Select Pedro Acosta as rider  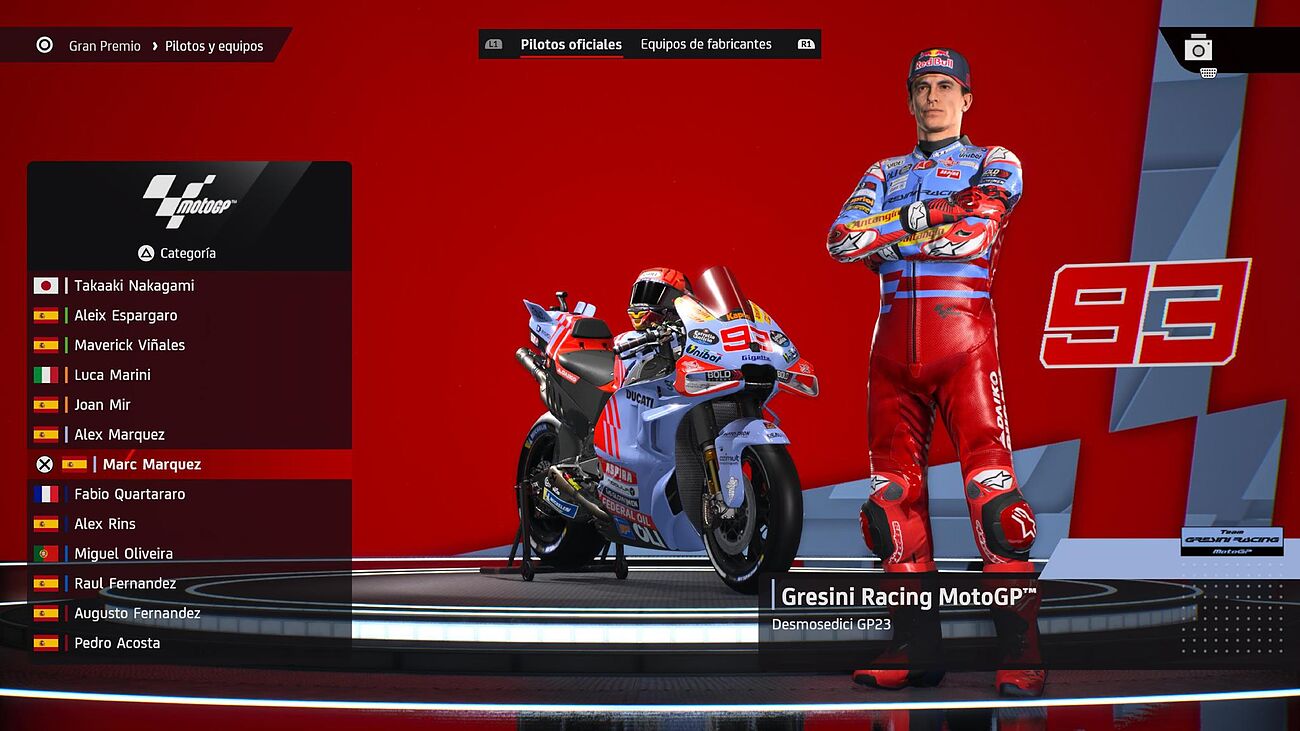click(x=117, y=643)
